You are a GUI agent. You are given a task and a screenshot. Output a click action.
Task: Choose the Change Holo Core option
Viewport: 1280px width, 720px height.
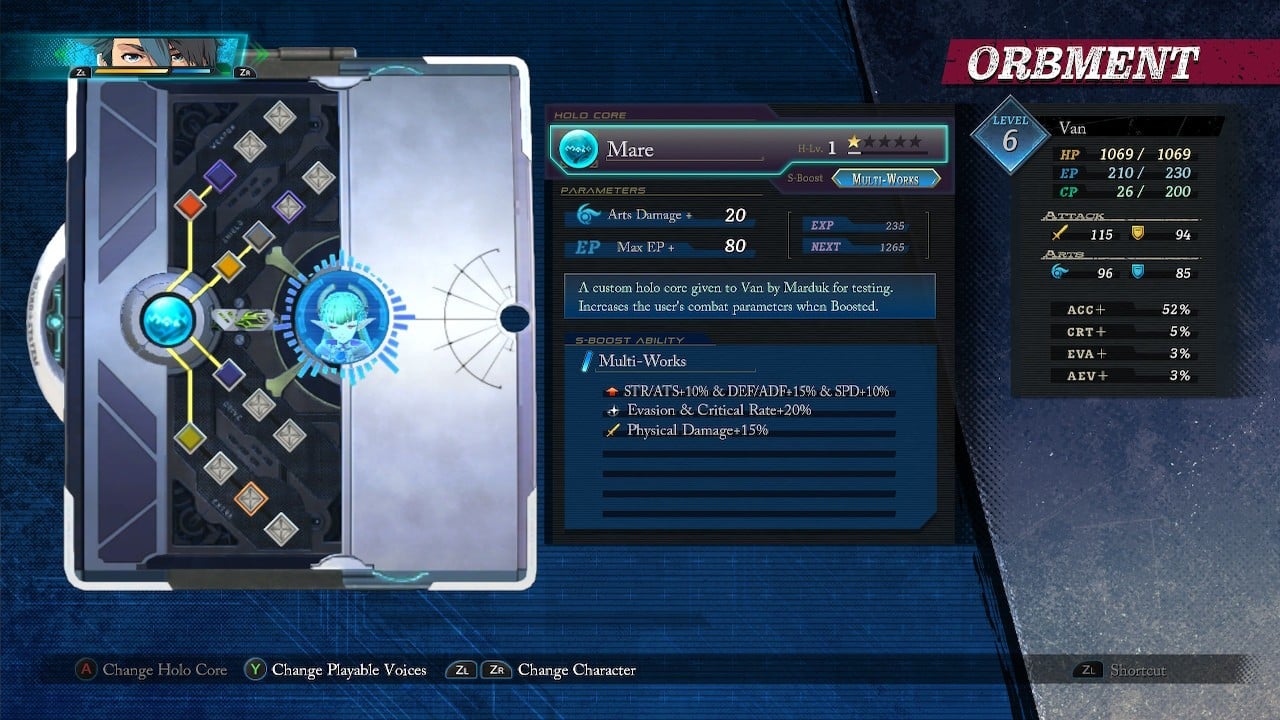point(153,670)
